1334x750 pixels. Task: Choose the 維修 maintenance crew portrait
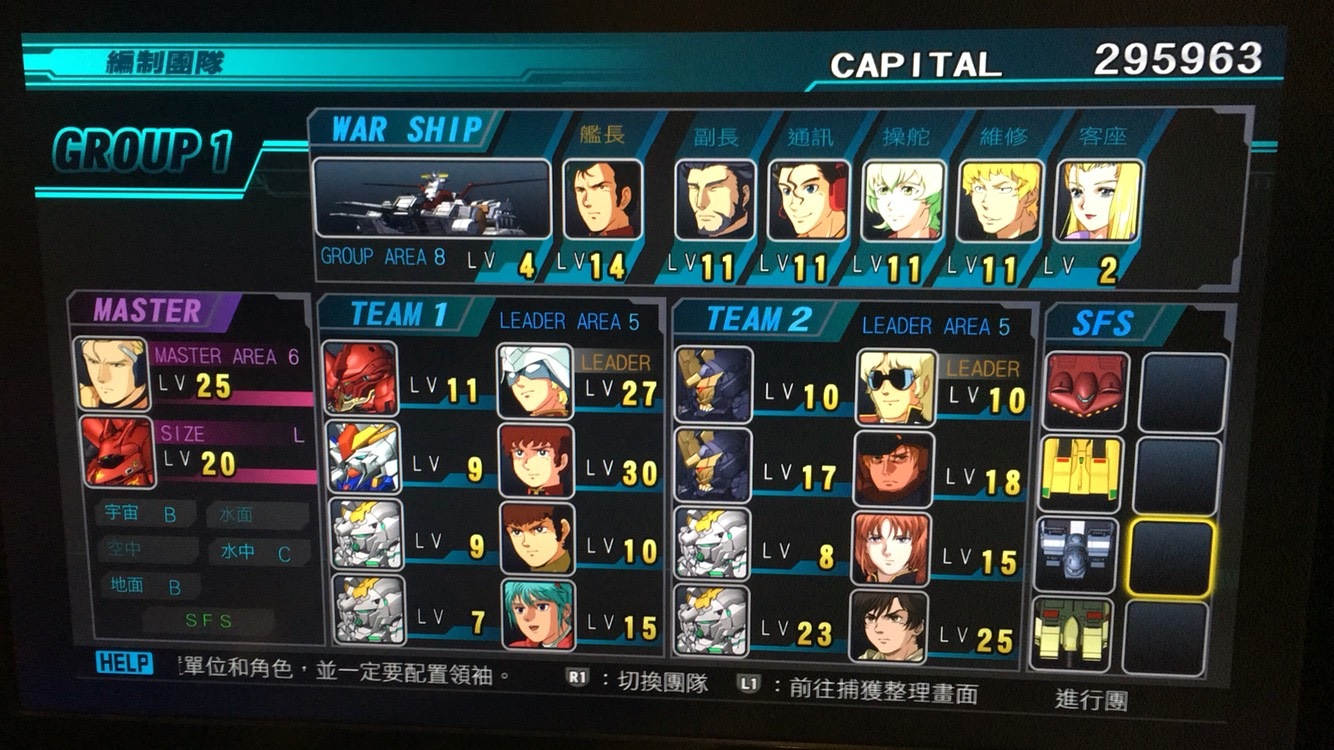(1000, 201)
